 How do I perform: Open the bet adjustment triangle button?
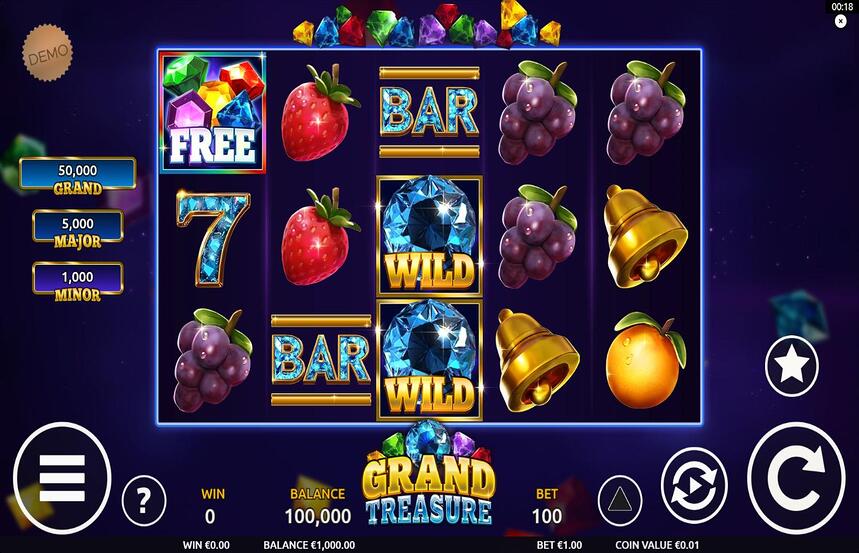pos(620,500)
